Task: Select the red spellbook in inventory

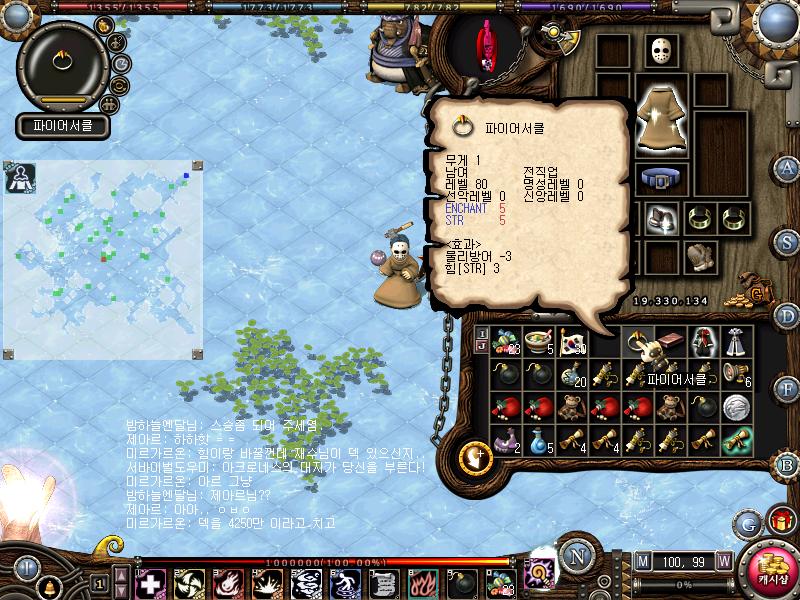Action: (672, 342)
